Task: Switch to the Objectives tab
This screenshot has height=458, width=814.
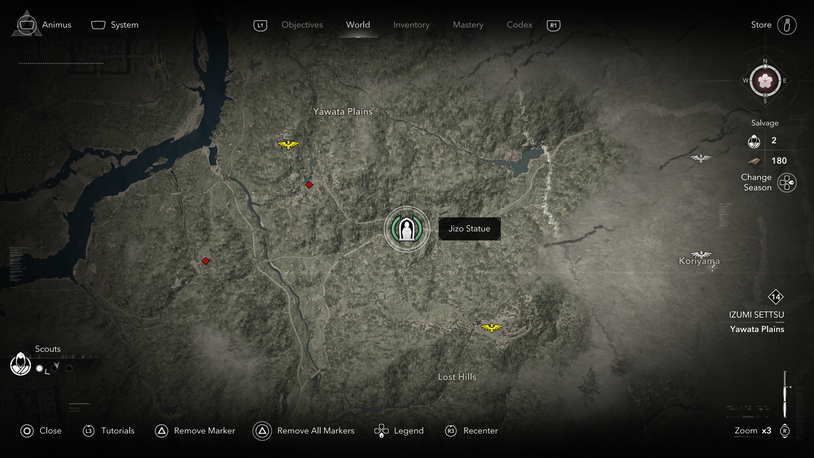Action: point(302,25)
